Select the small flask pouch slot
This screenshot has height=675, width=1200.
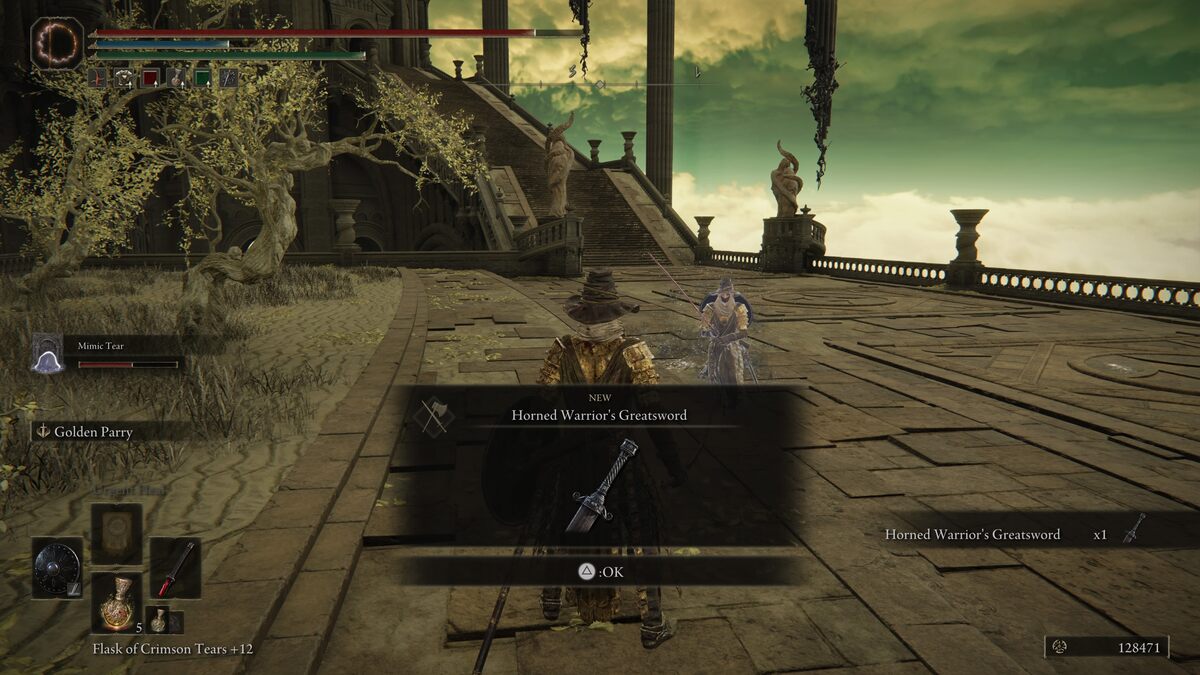pos(158,620)
